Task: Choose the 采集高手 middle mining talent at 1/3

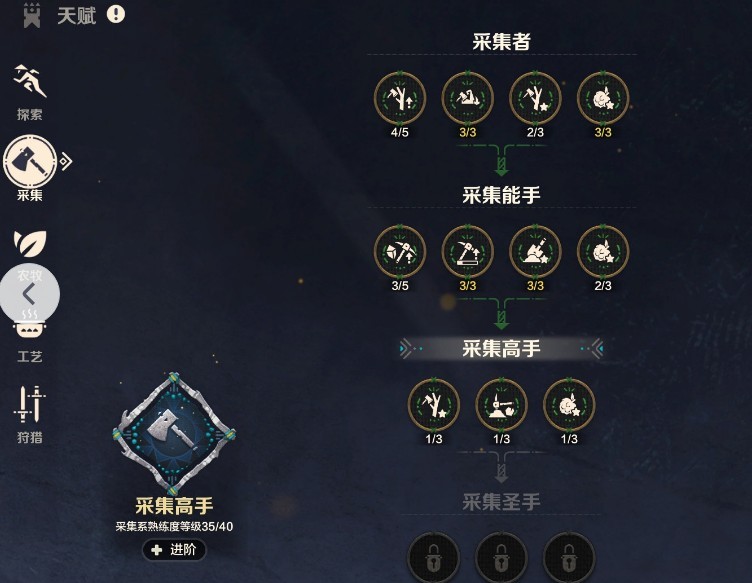Action: [501, 405]
